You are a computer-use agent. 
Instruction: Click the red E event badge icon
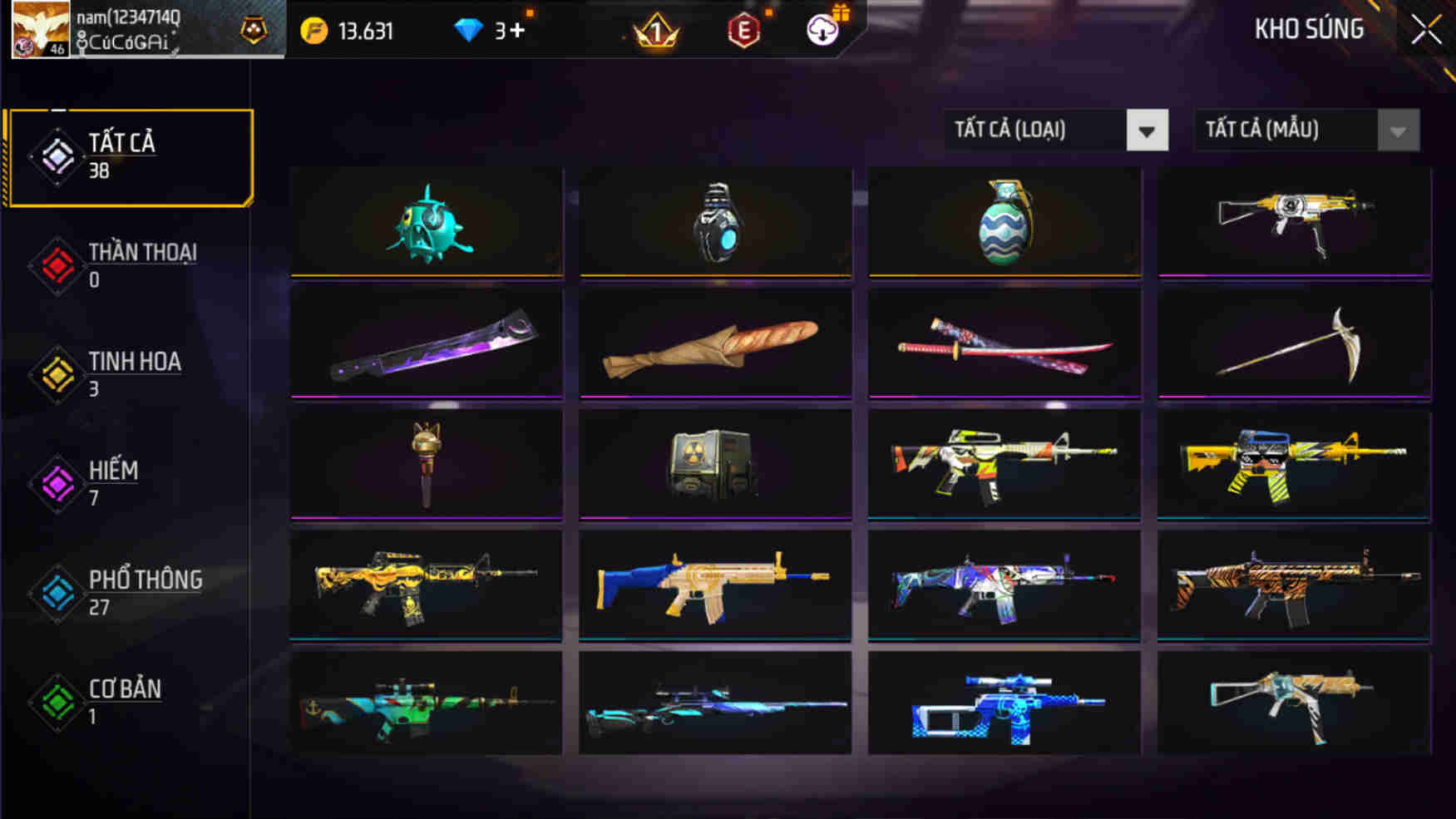(744, 32)
